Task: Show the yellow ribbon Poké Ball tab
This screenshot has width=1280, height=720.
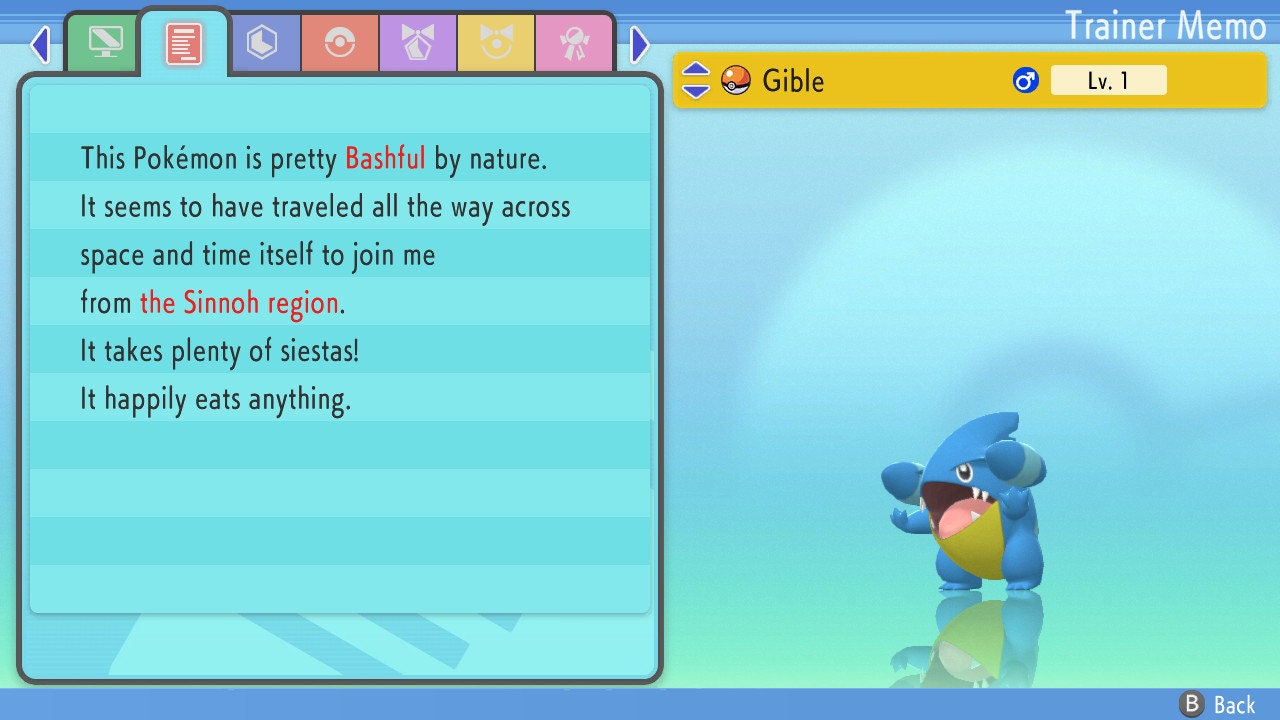Action: pos(496,42)
